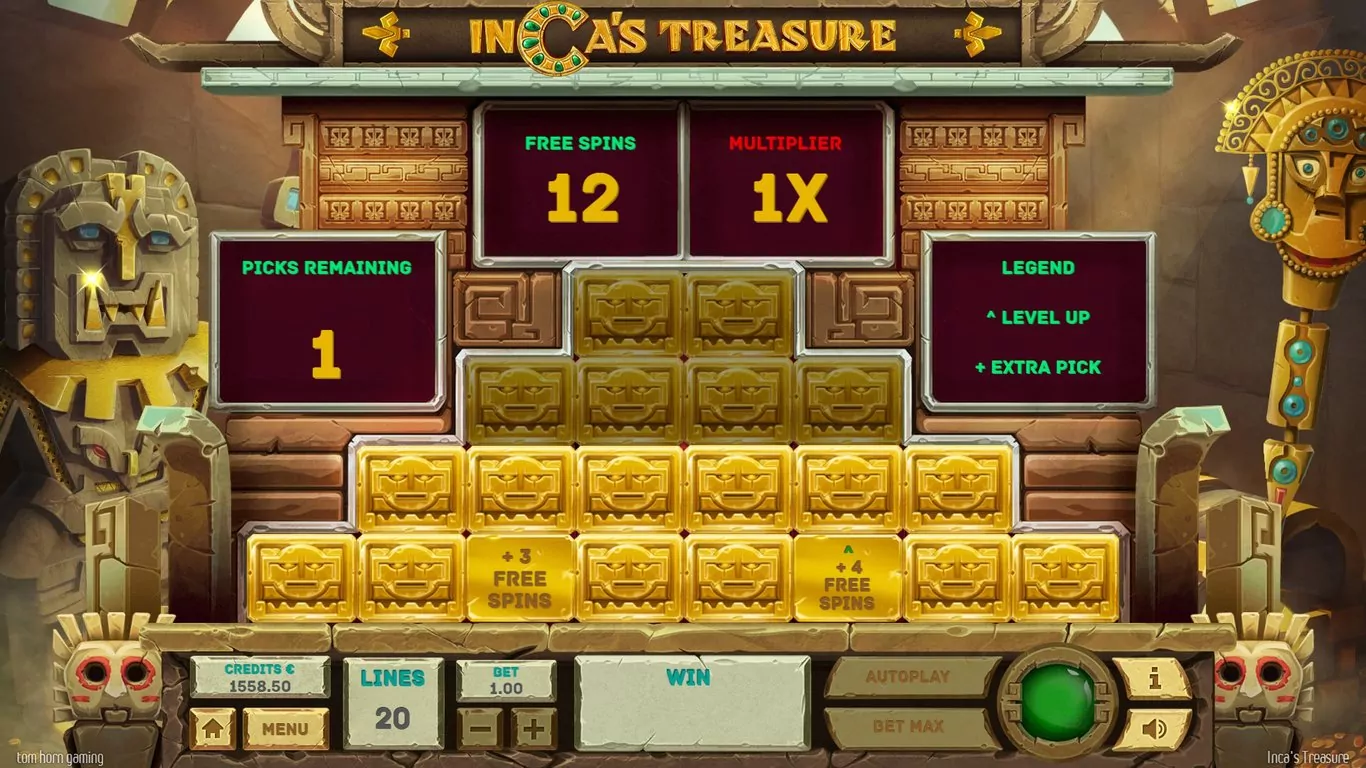The width and height of the screenshot is (1366, 768).
Task: Hit the green gem spin button
Action: [x=1058, y=702]
